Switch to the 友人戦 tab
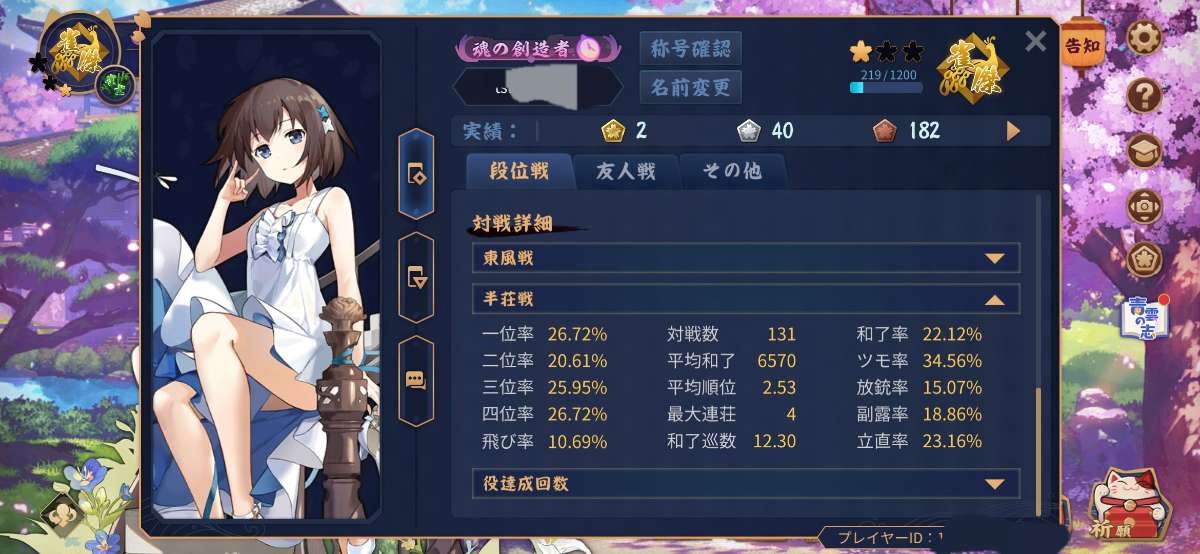The height and width of the screenshot is (554, 1200). tap(627, 171)
